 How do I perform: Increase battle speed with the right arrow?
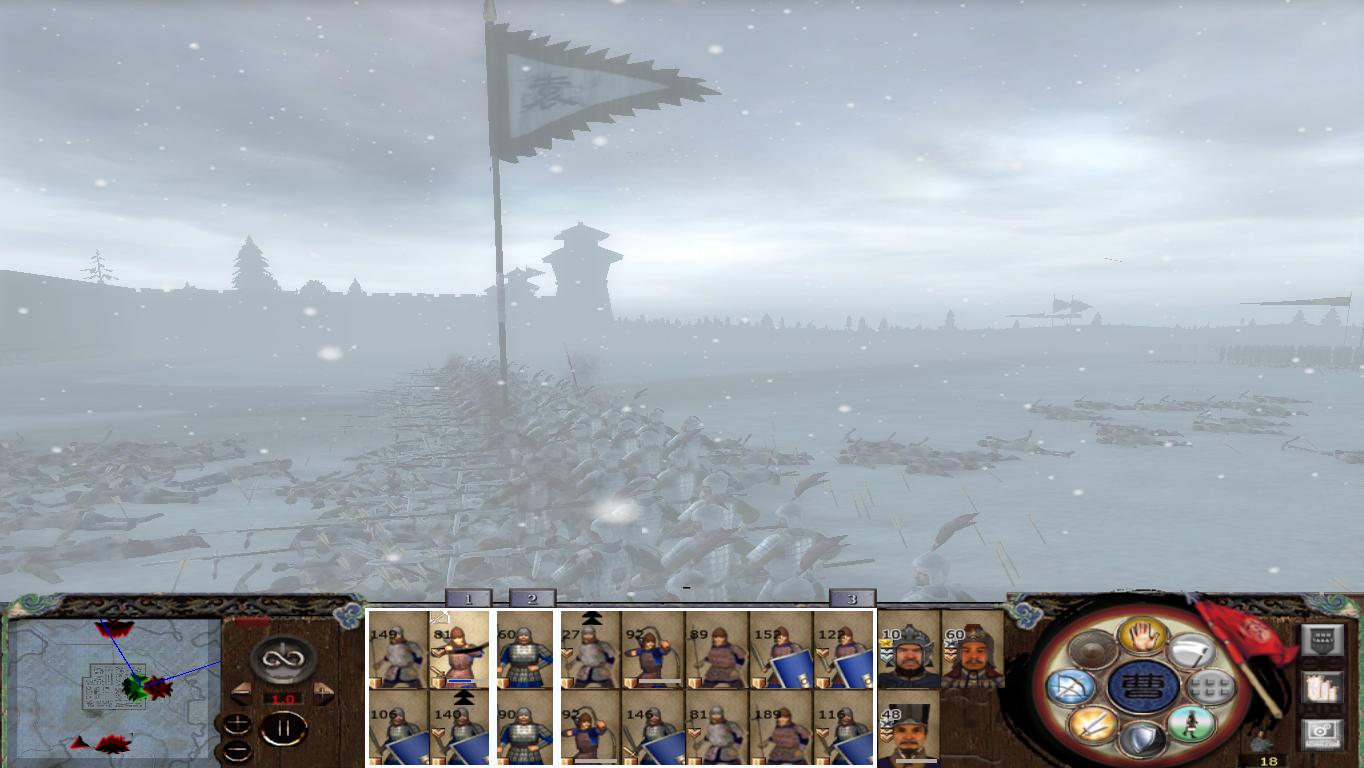click(x=322, y=691)
